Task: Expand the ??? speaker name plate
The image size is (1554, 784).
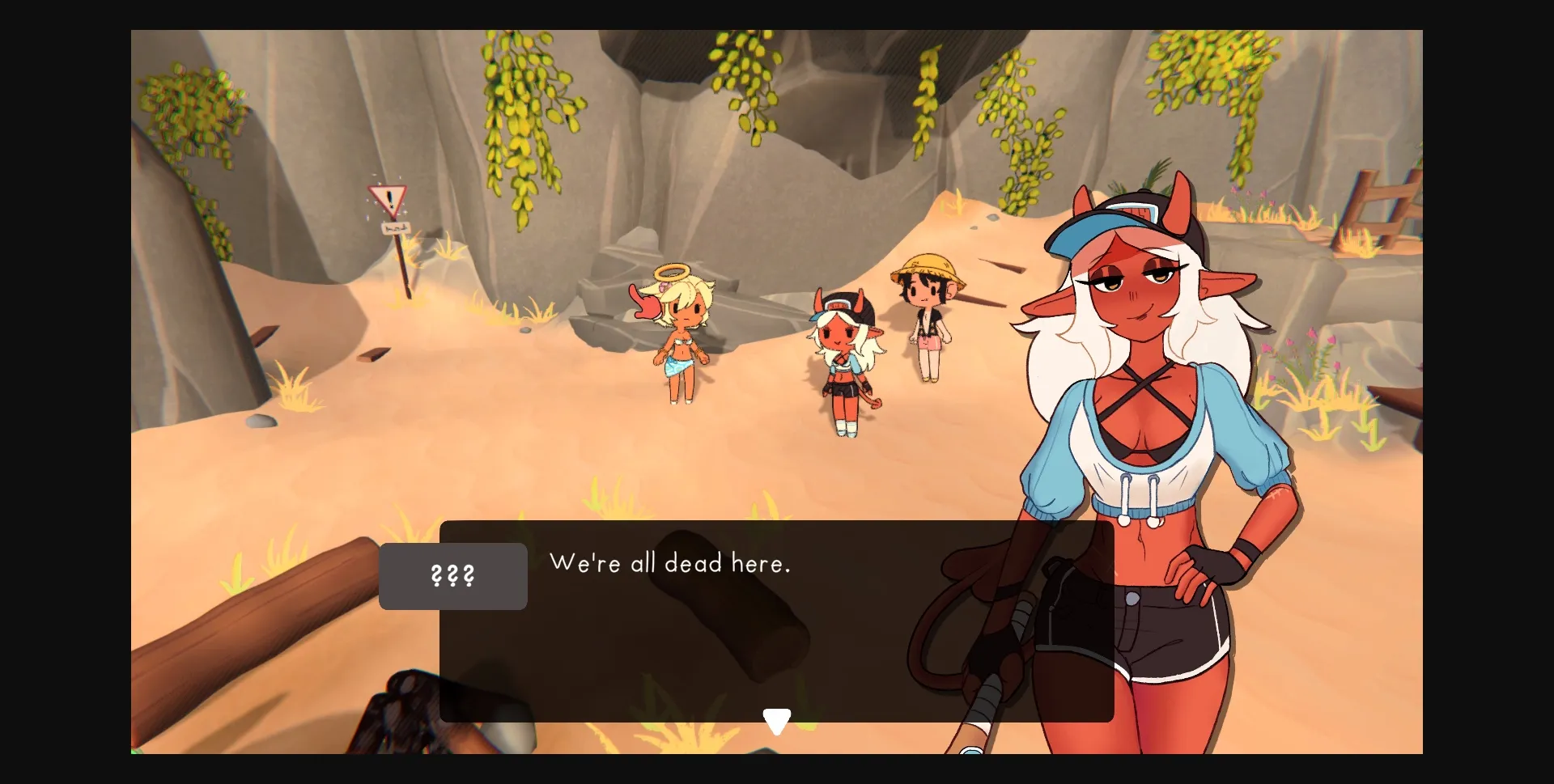Action: pos(452,576)
